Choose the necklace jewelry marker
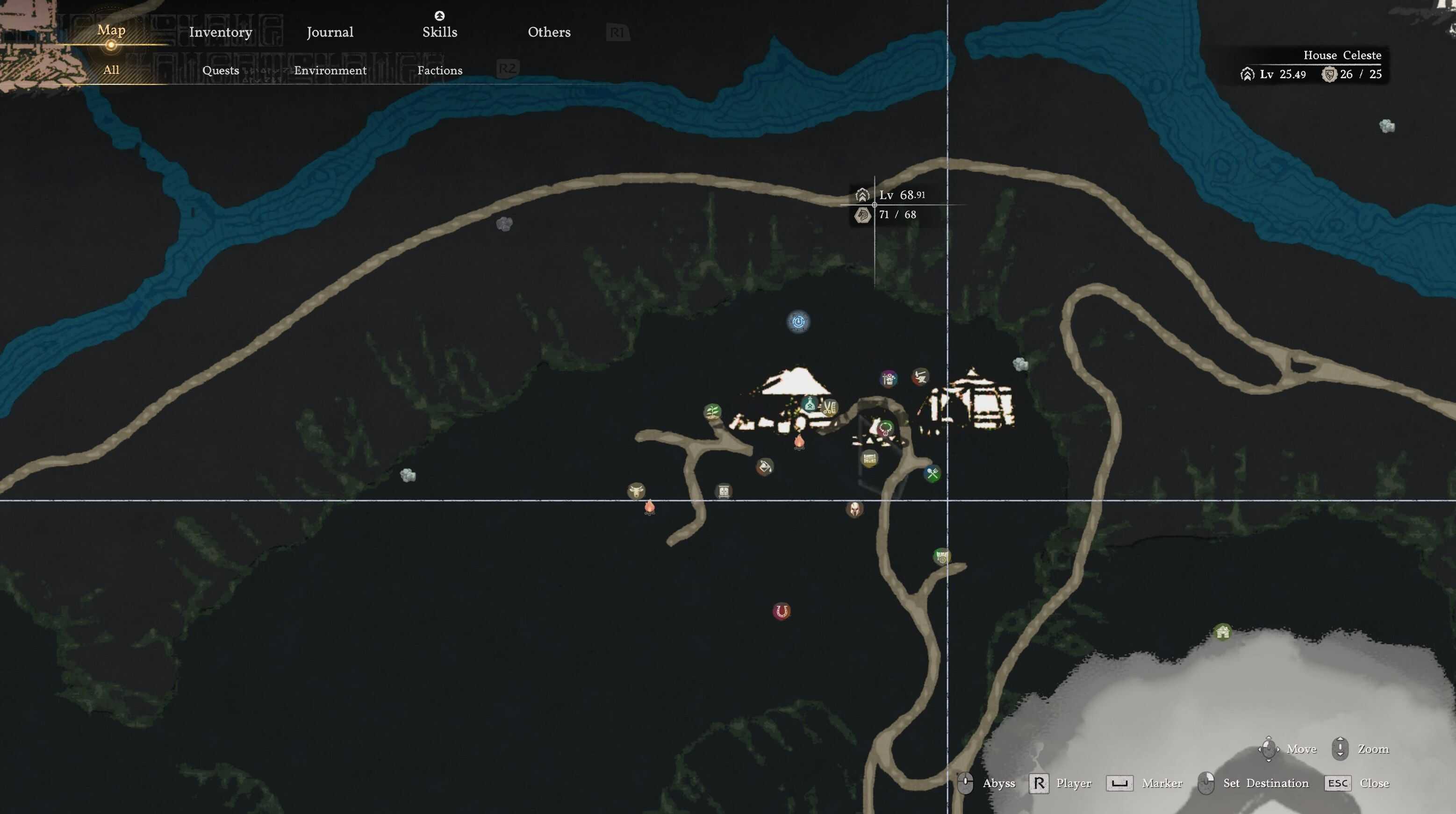1456x814 pixels. [x=885, y=428]
